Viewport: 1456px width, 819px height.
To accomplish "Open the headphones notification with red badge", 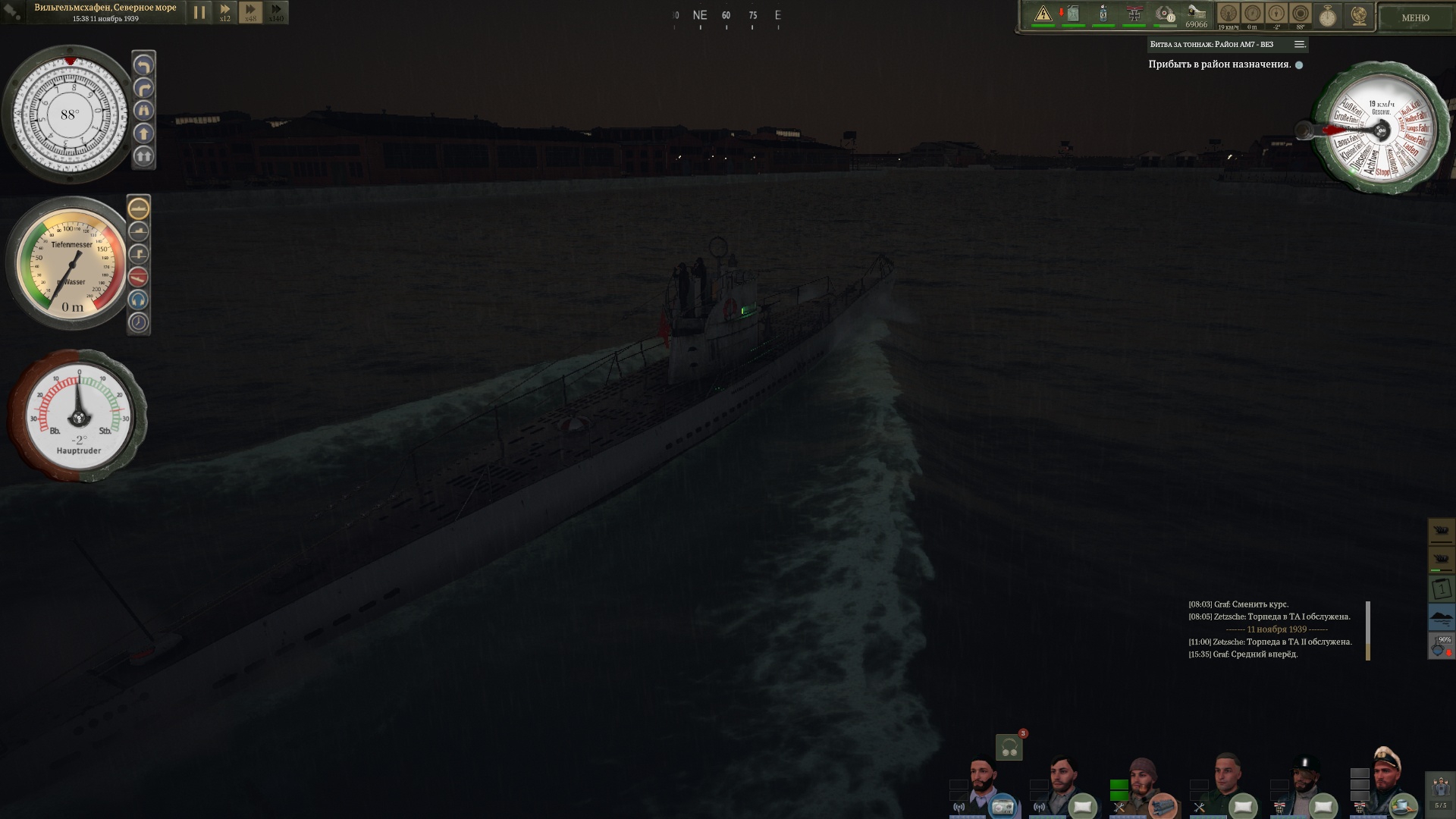I will click(x=1009, y=748).
